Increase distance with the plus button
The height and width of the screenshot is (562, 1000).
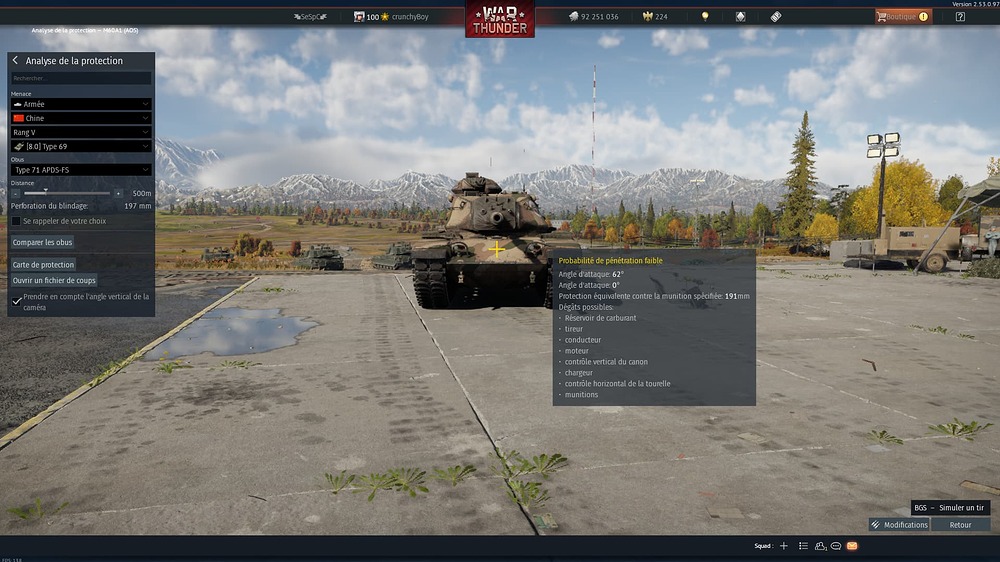(x=118, y=193)
